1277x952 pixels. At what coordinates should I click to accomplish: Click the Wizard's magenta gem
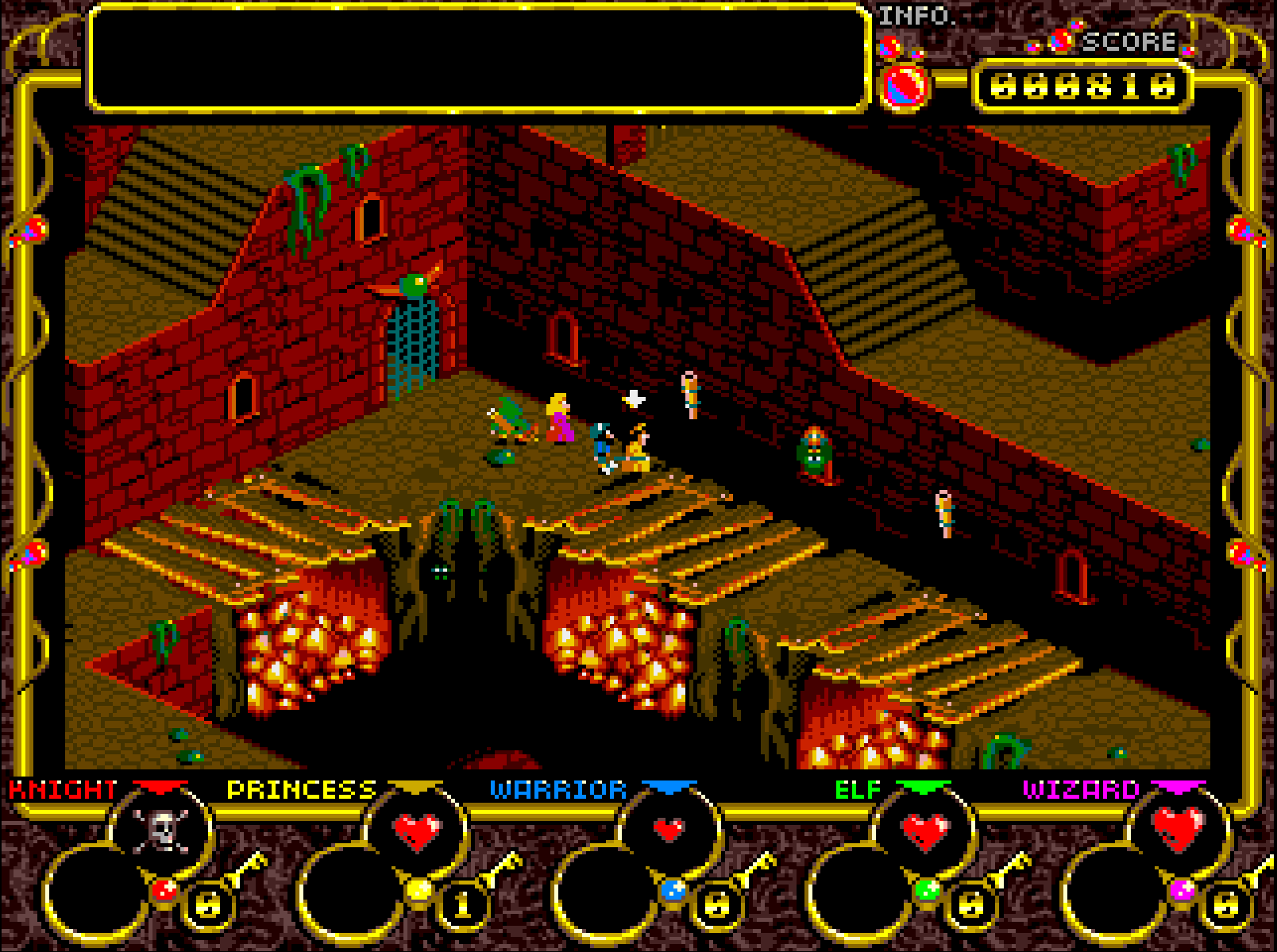(x=1182, y=890)
